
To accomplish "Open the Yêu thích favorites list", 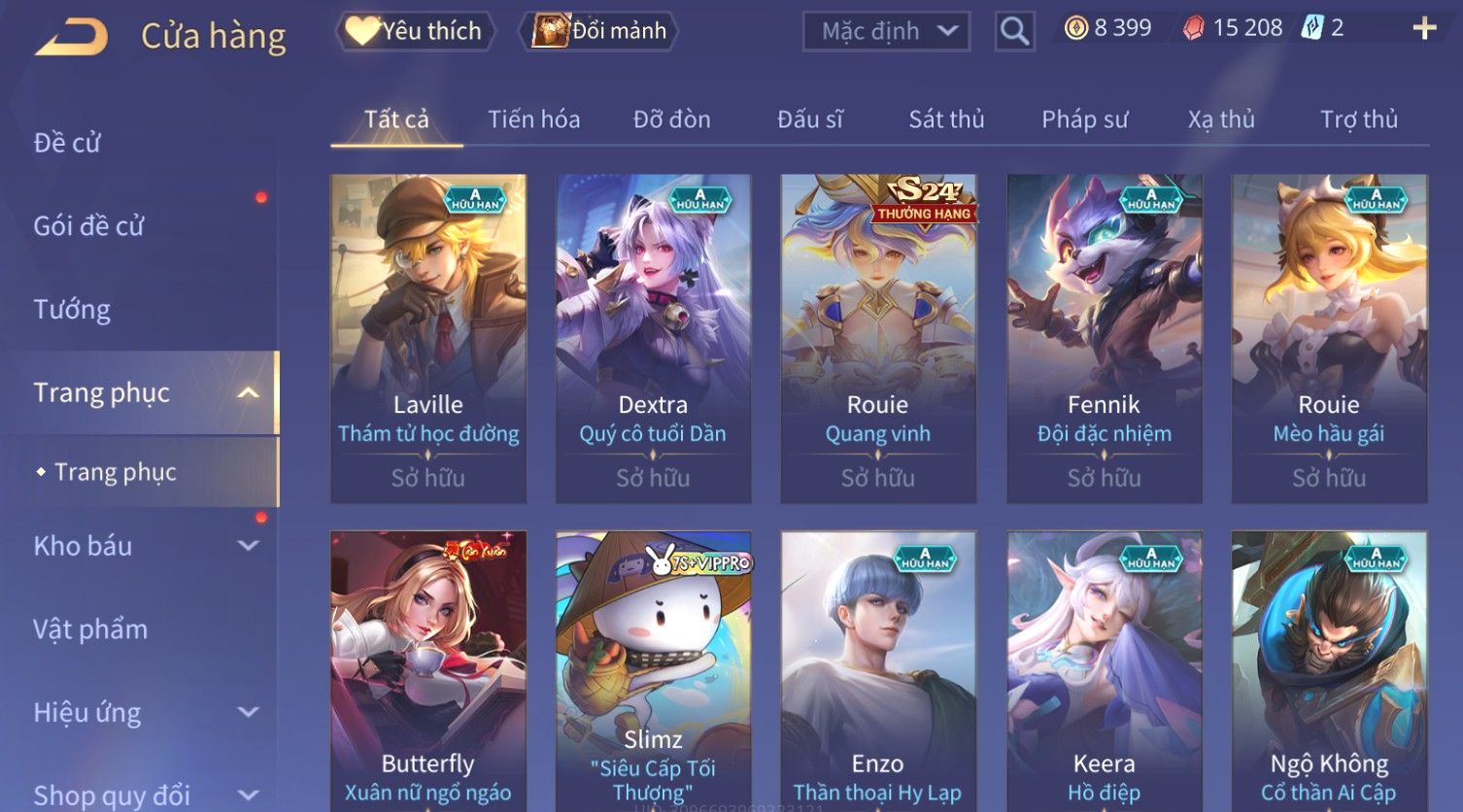I will click(x=416, y=31).
